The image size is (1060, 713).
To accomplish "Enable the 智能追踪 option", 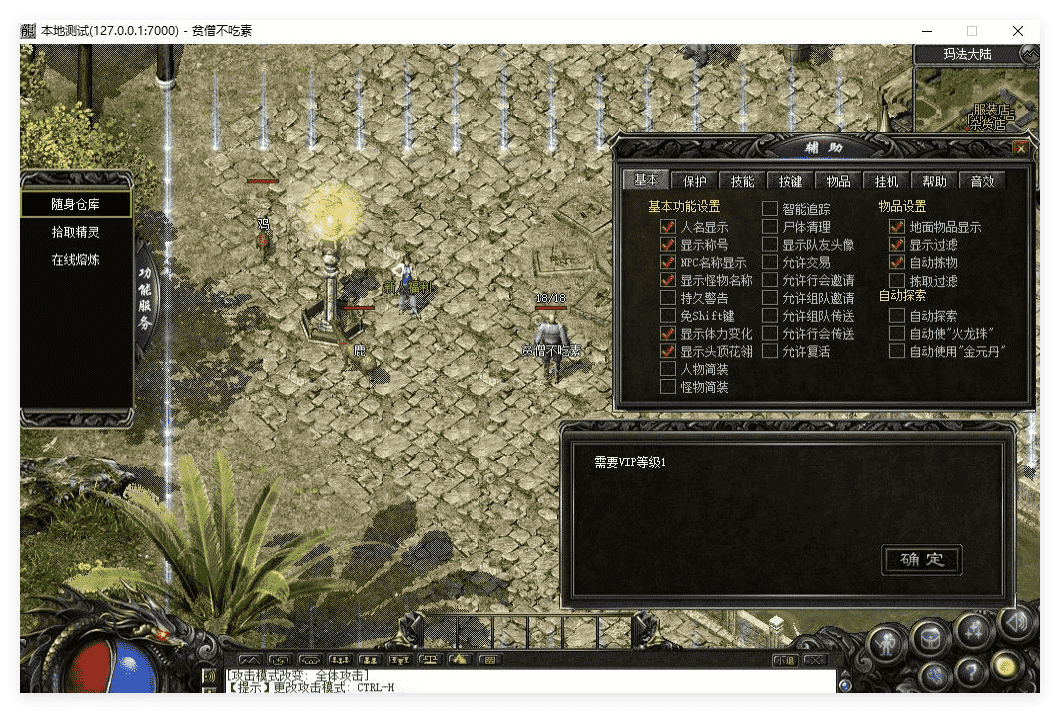I will pos(770,209).
